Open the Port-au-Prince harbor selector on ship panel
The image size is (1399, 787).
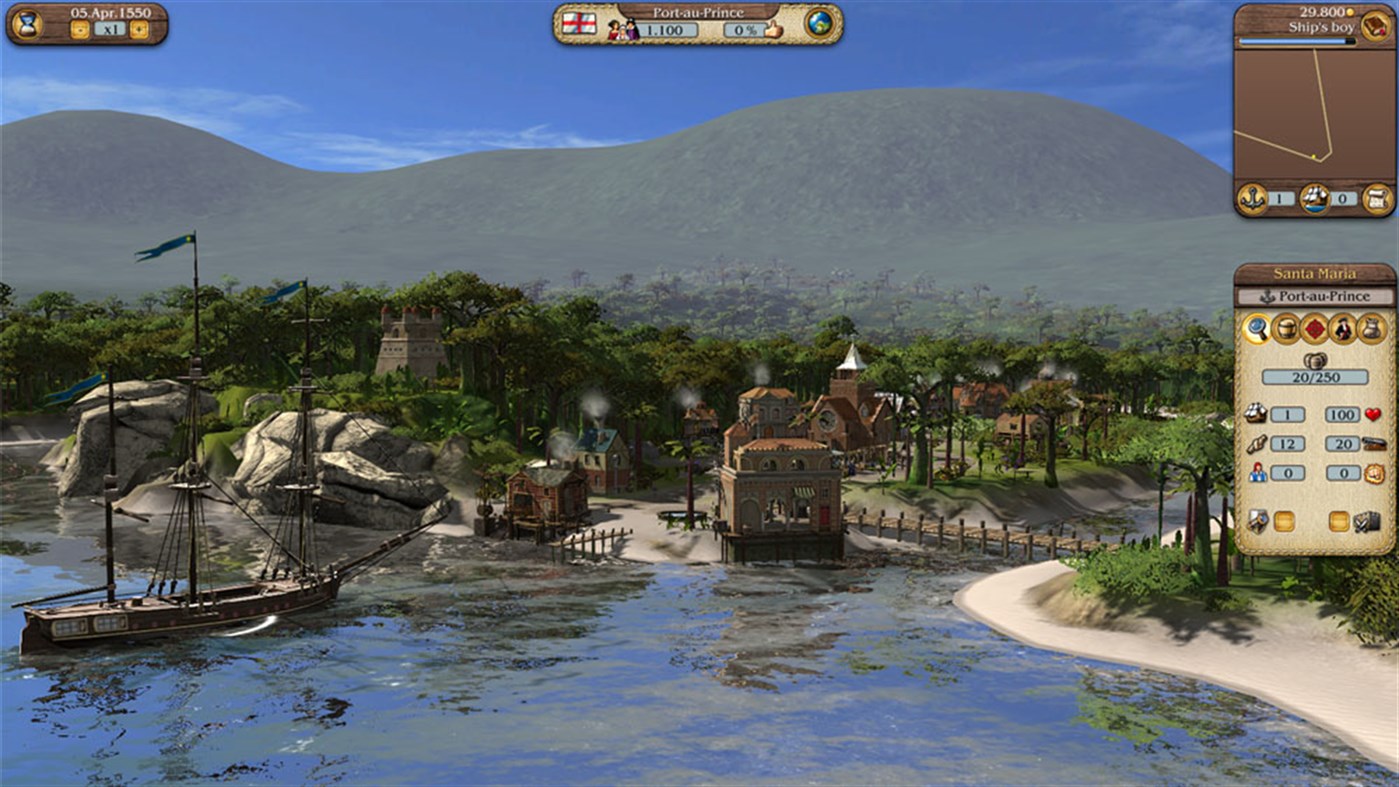[x=1318, y=297]
